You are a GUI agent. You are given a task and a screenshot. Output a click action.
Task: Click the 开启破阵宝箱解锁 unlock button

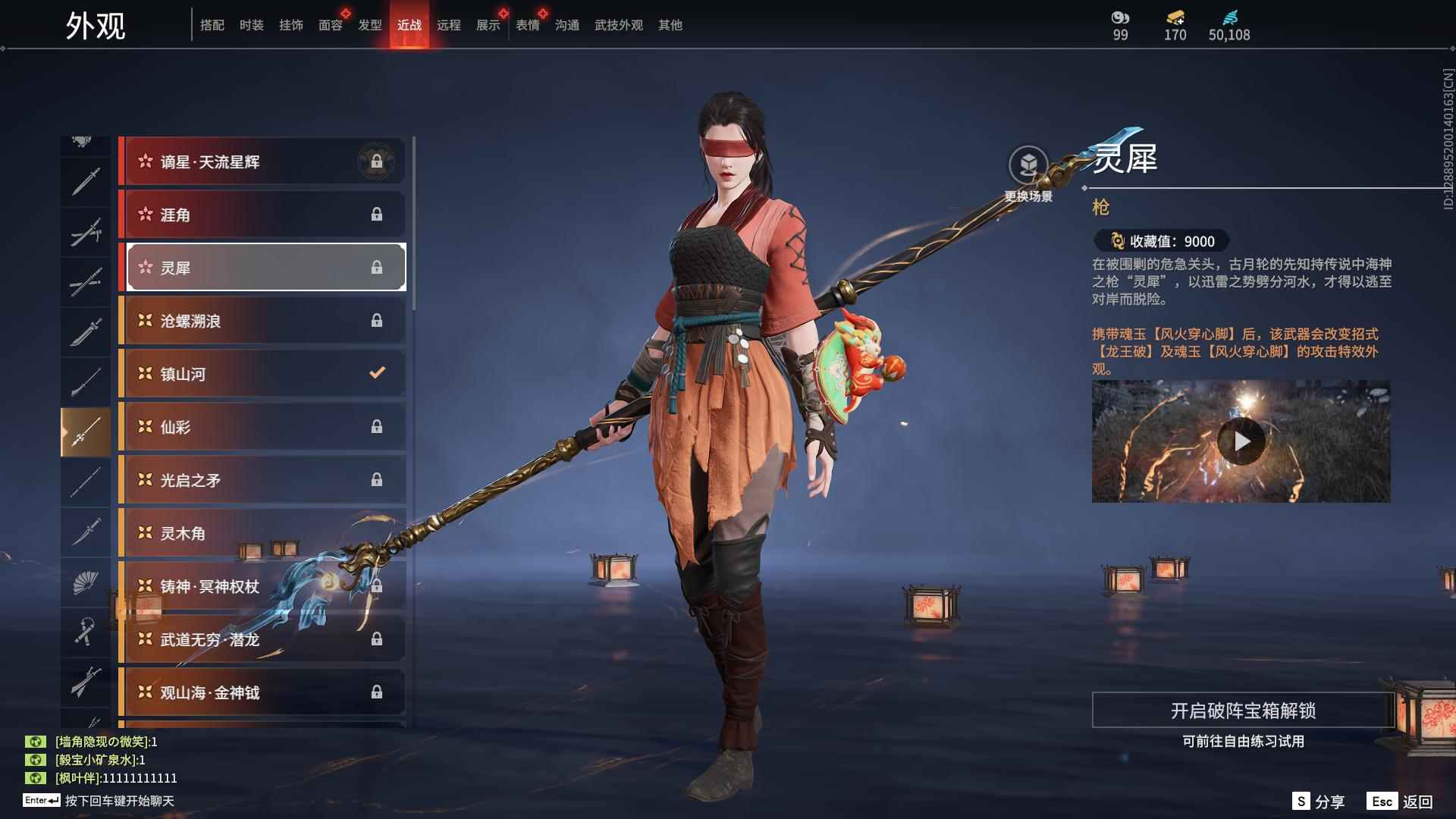tap(1243, 711)
